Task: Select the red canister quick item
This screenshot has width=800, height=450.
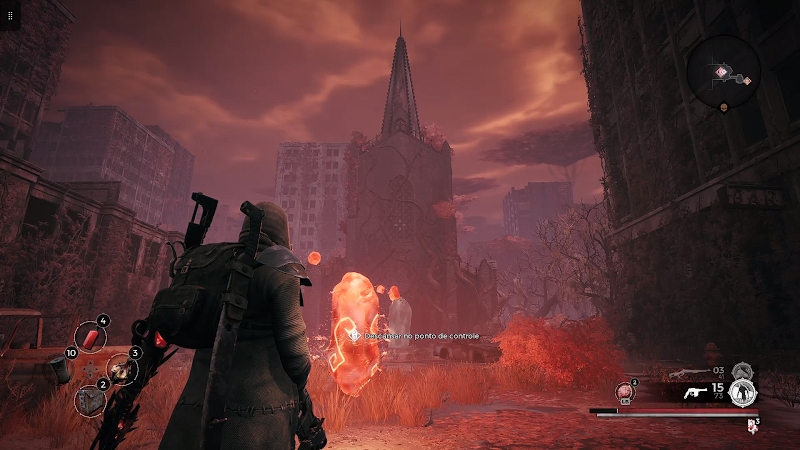Action: pos(92,338)
